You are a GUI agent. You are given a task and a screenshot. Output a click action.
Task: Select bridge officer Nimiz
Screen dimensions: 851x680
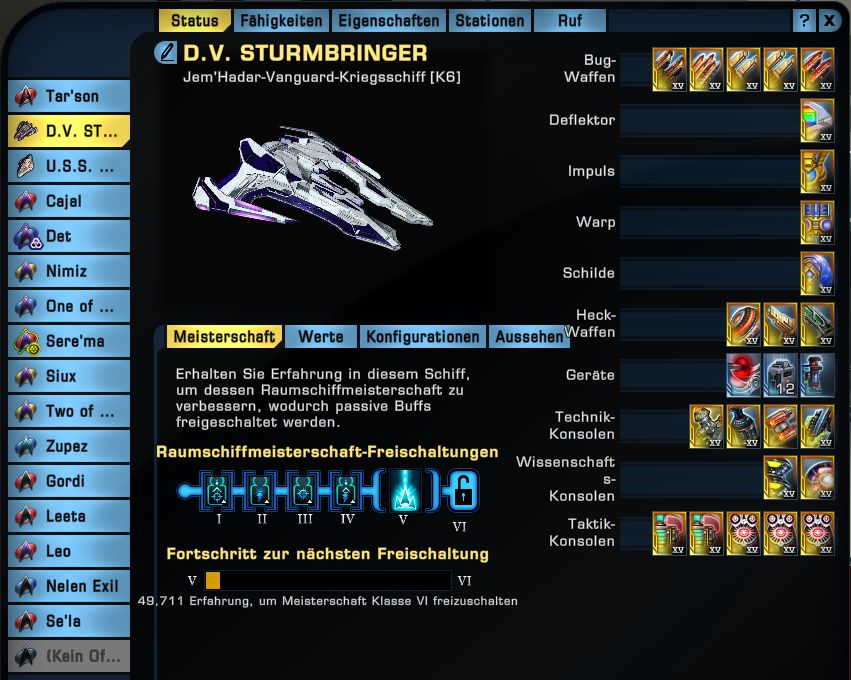(70, 271)
